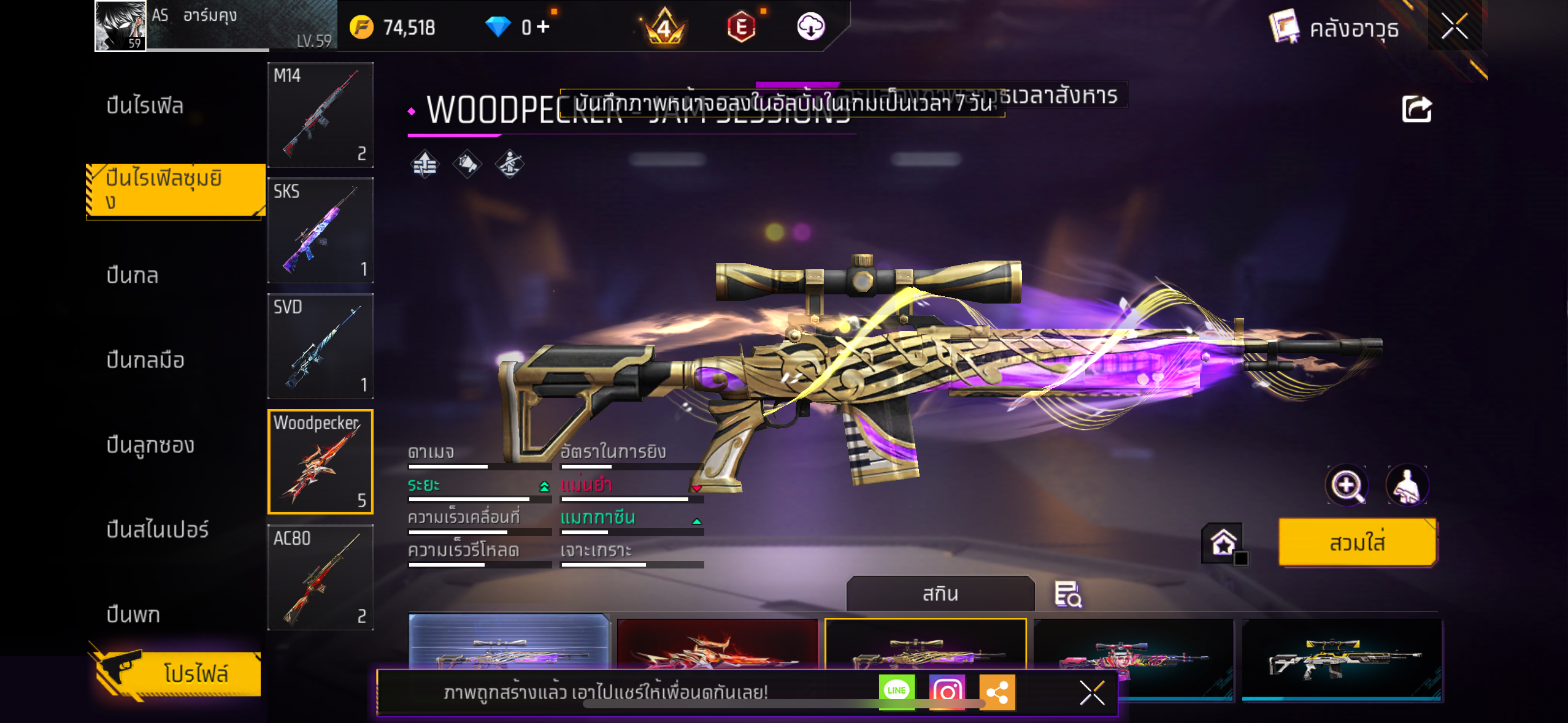1568x723 pixels.
Task: Open the สกิน tab
Action: 940,594
